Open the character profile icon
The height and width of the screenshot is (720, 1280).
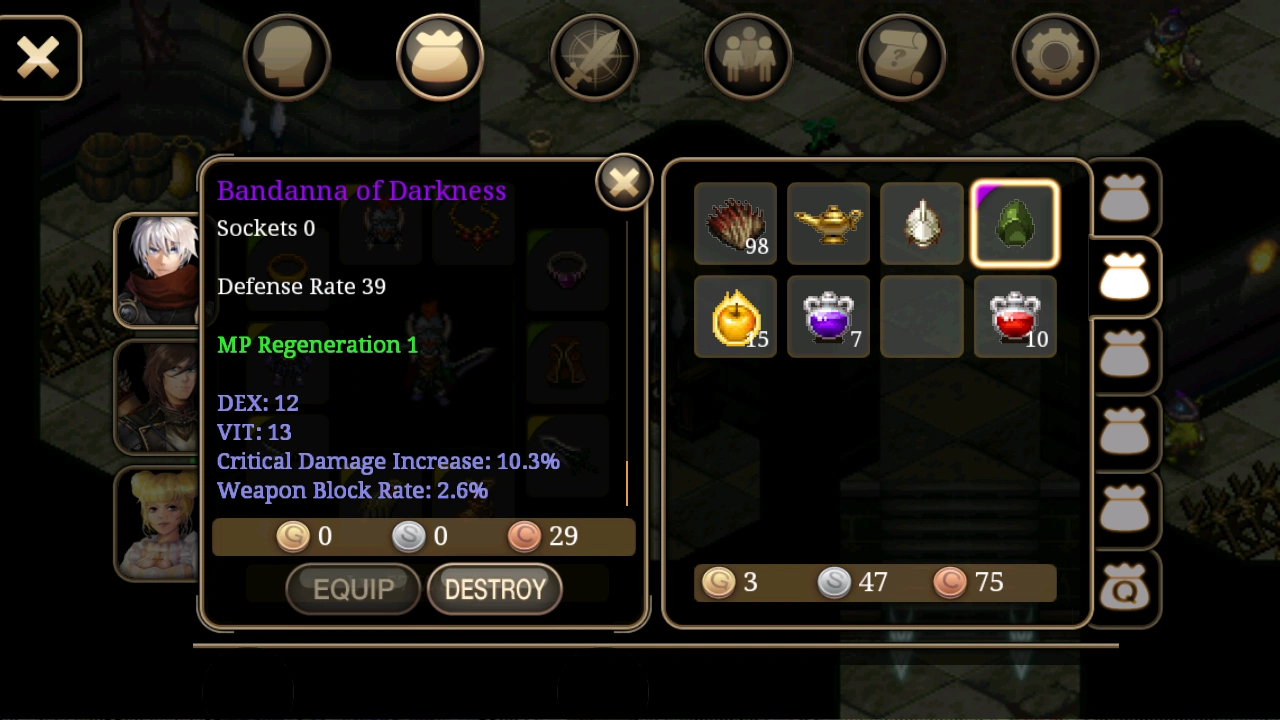(287, 57)
